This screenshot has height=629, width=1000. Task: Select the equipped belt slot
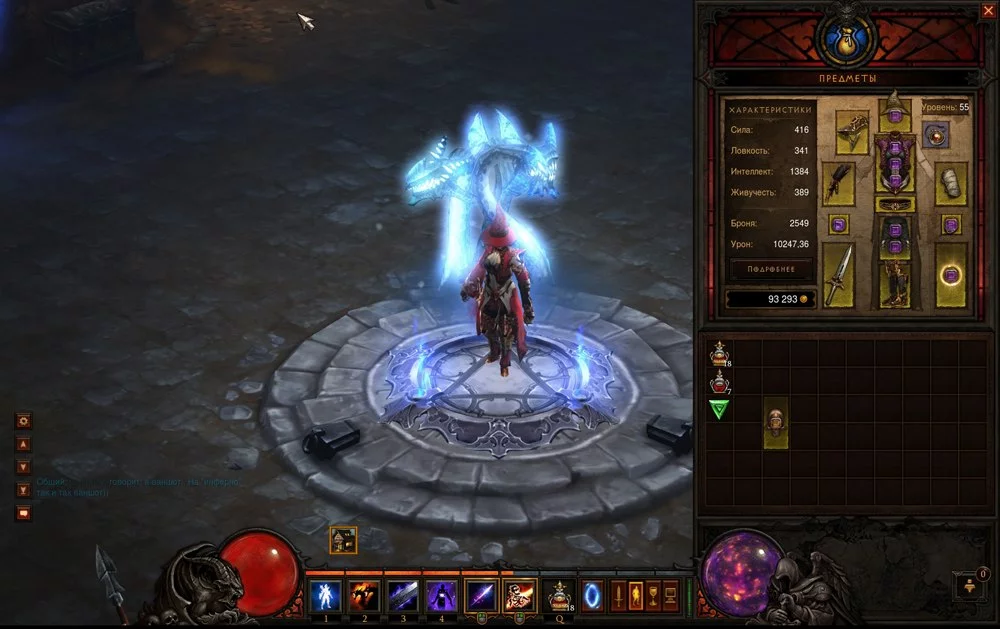click(894, 204)
